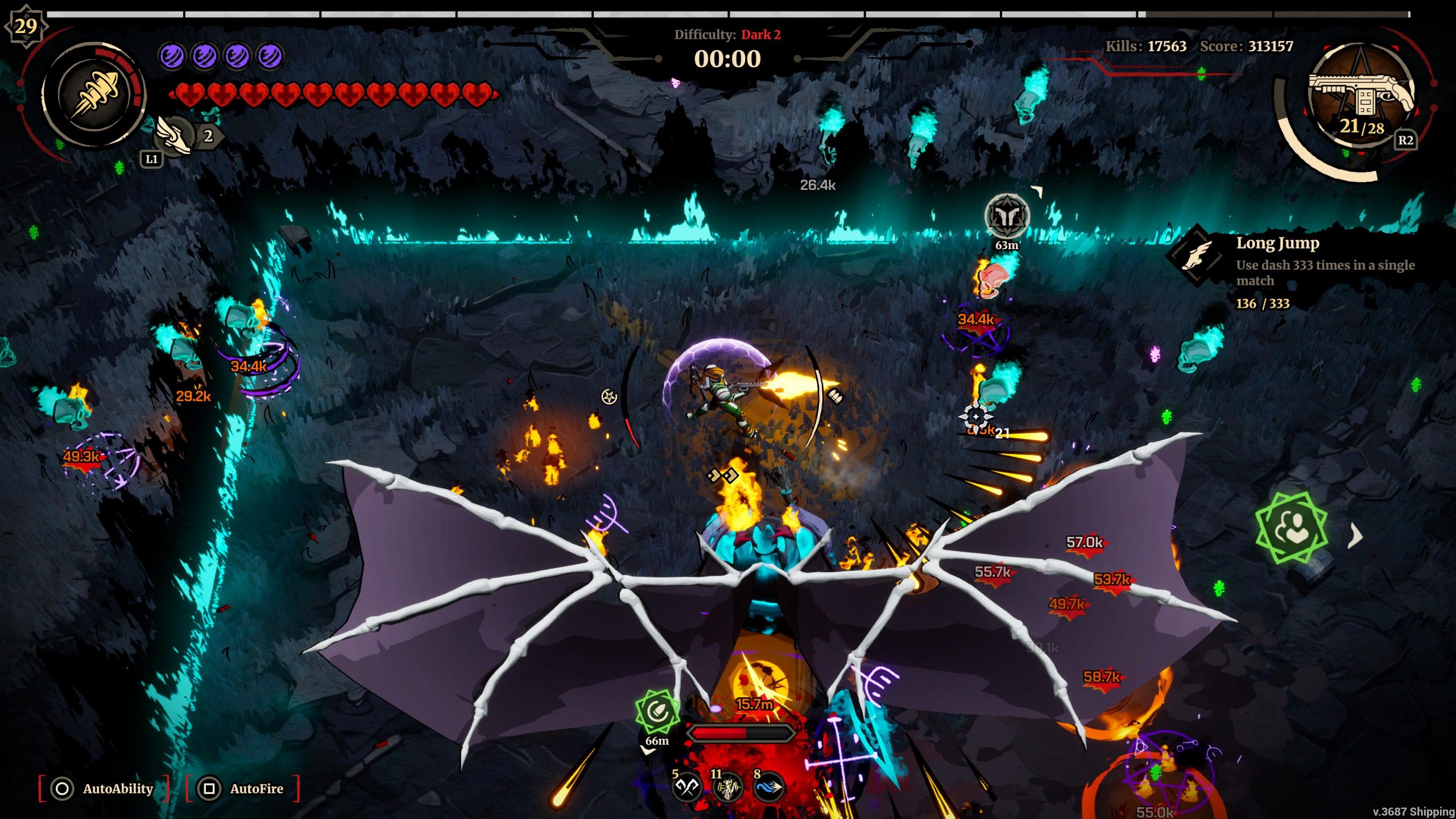Image resolution: width=1456 pixels, height=819 pixels.
Task: Select the mantis perk icon
Action: click(x=727, y=787)
